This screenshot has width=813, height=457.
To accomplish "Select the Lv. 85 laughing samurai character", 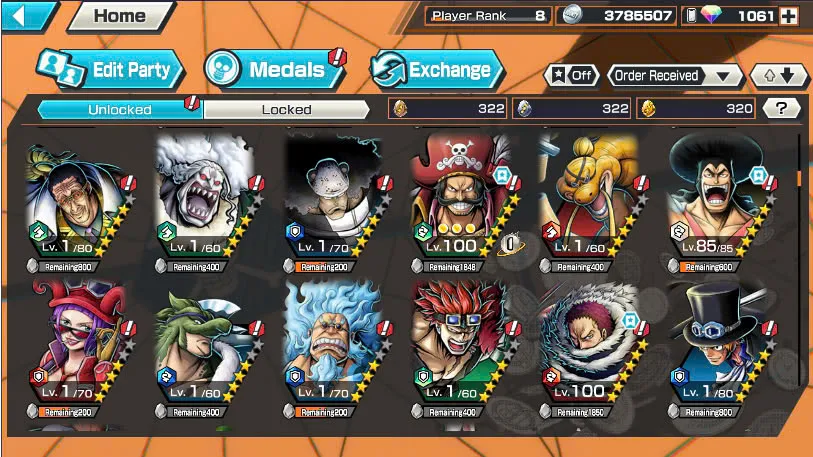I will point(718,198).
